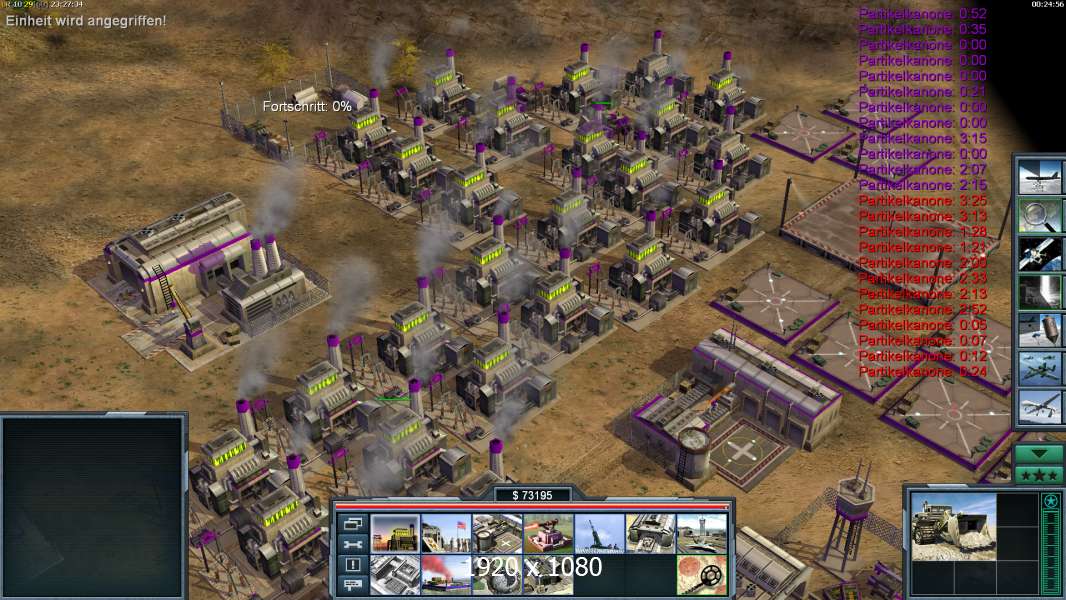Open the radar minimap panel

(x=94, y=505)
